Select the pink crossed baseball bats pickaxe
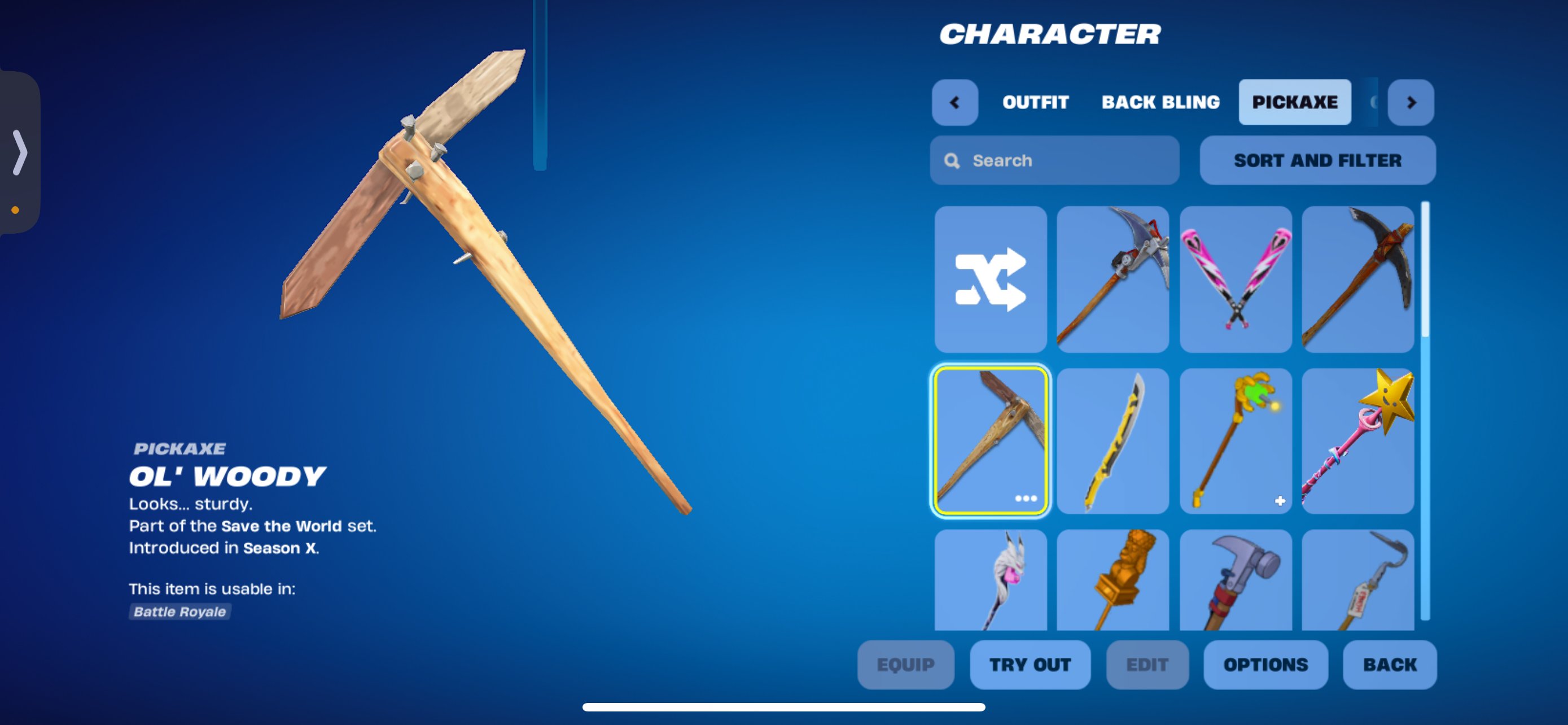Viewport: 1568px width, 725px height. (1235, 280)
